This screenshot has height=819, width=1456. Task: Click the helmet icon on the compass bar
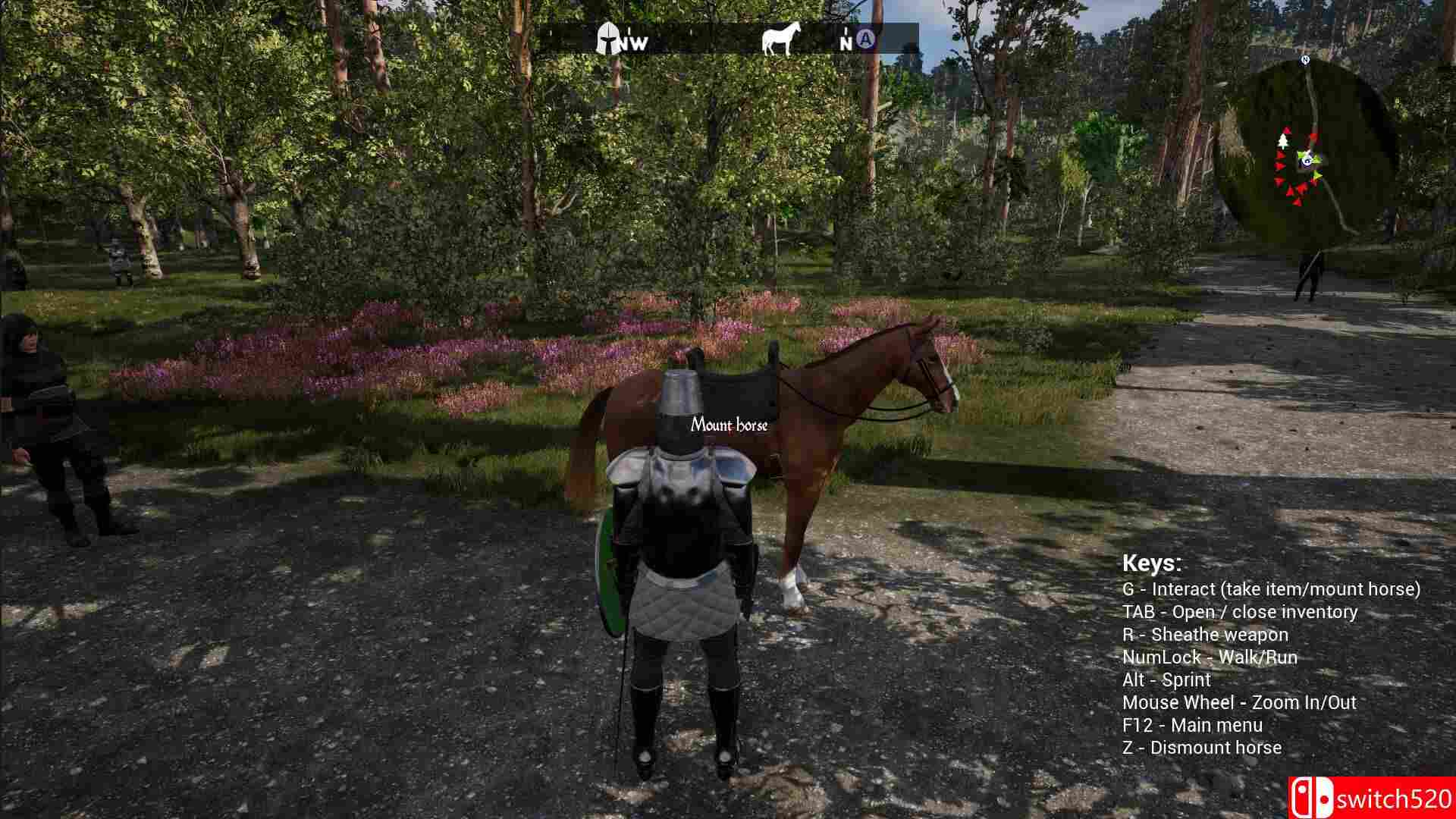pos(608,36)
